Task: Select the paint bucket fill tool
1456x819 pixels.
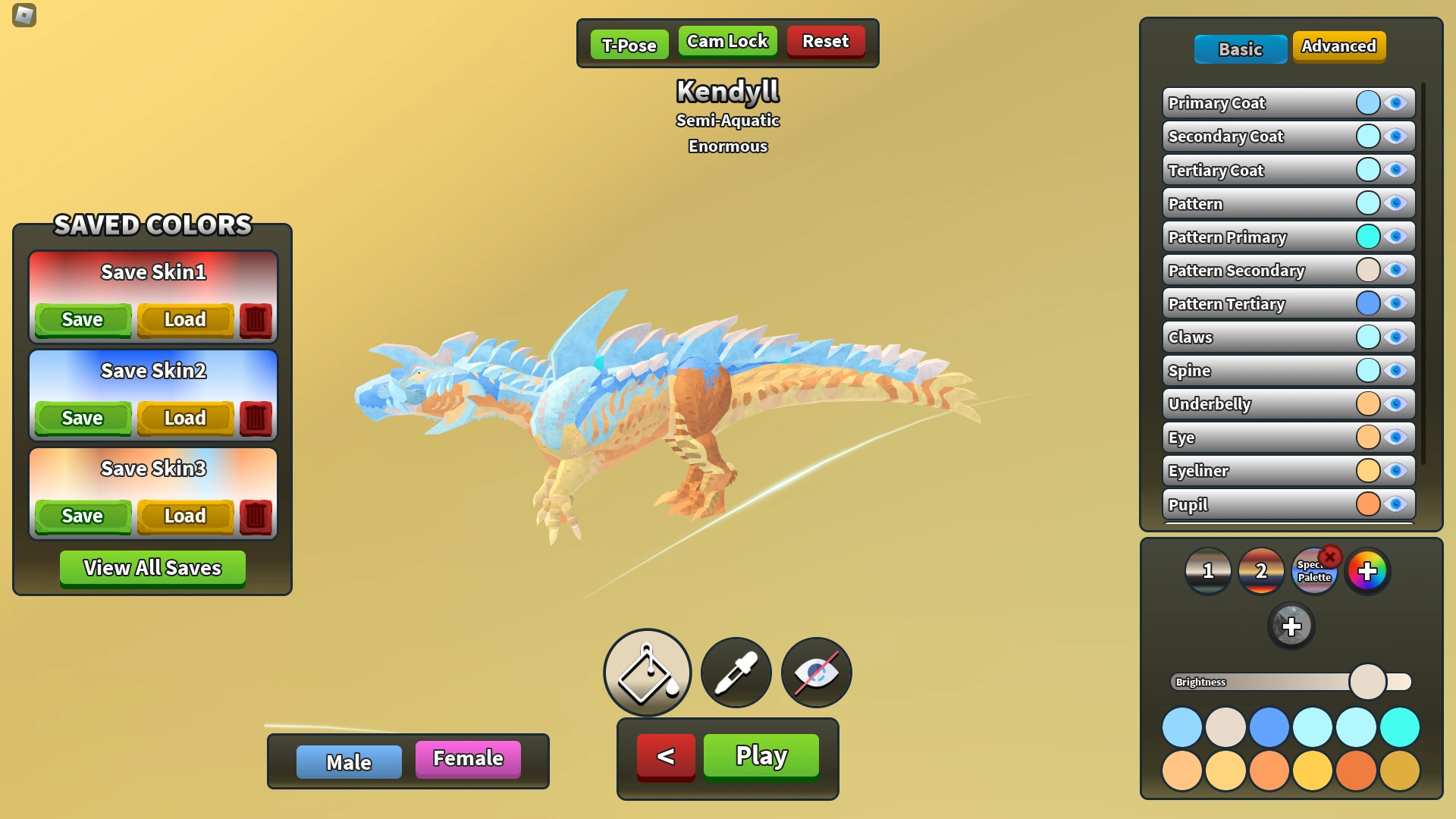Action: (x=646, y=672)
